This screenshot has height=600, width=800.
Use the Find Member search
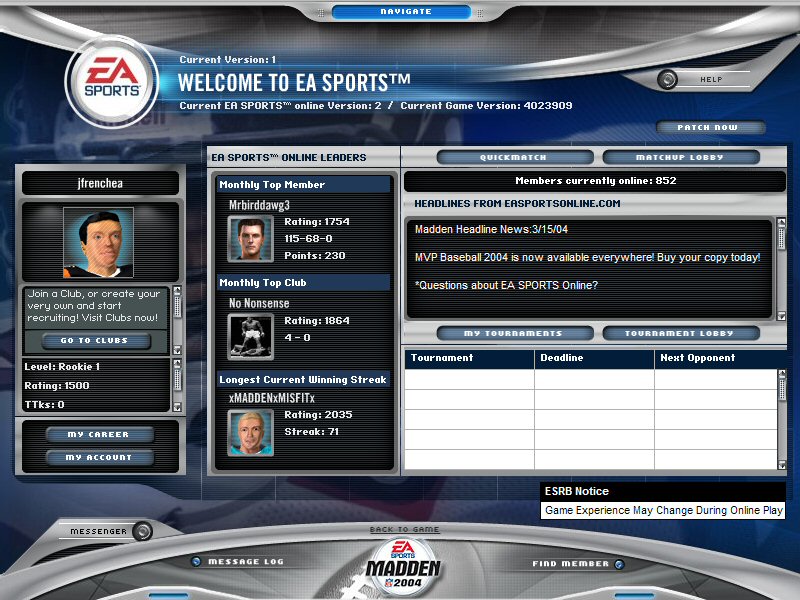coord(570,564)
